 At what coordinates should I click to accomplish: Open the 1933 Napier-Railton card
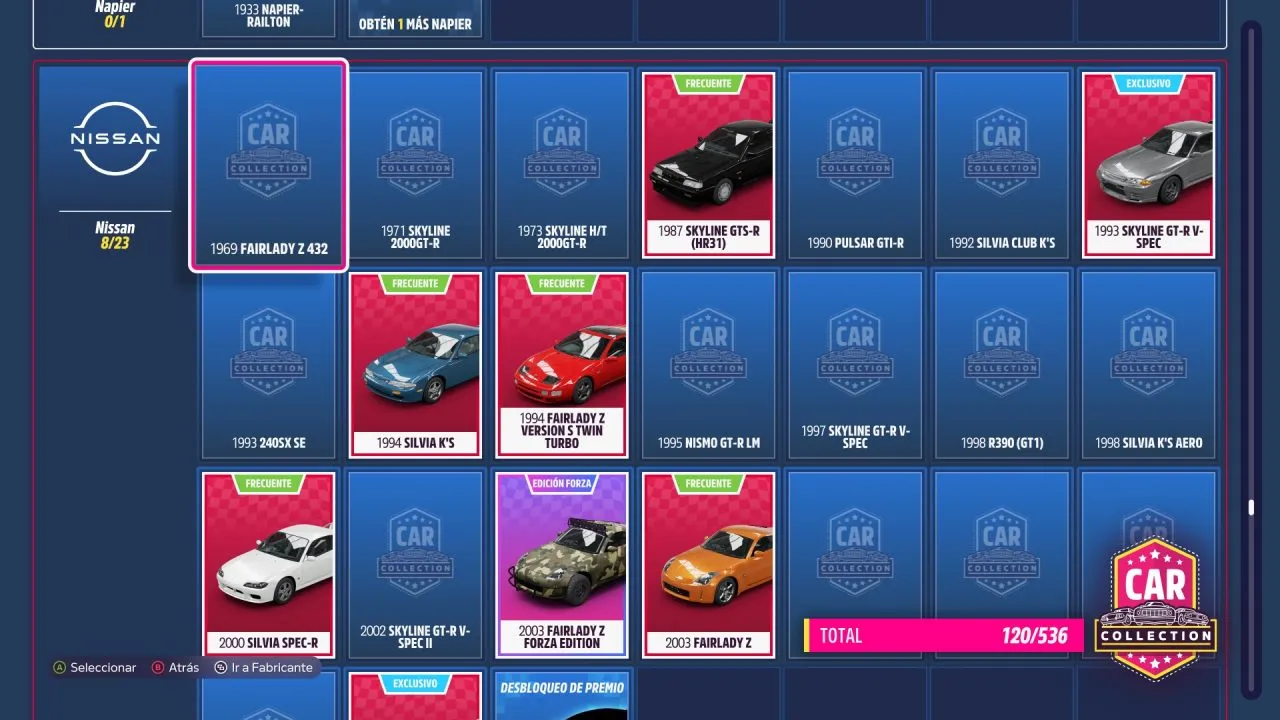click(x=268, y=17)
